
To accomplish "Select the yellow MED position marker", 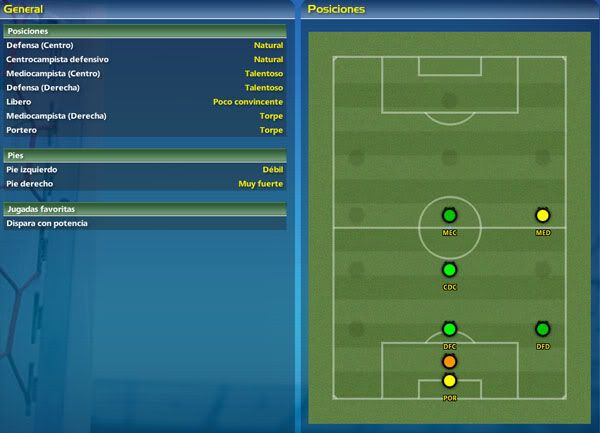I will (543, 215).
